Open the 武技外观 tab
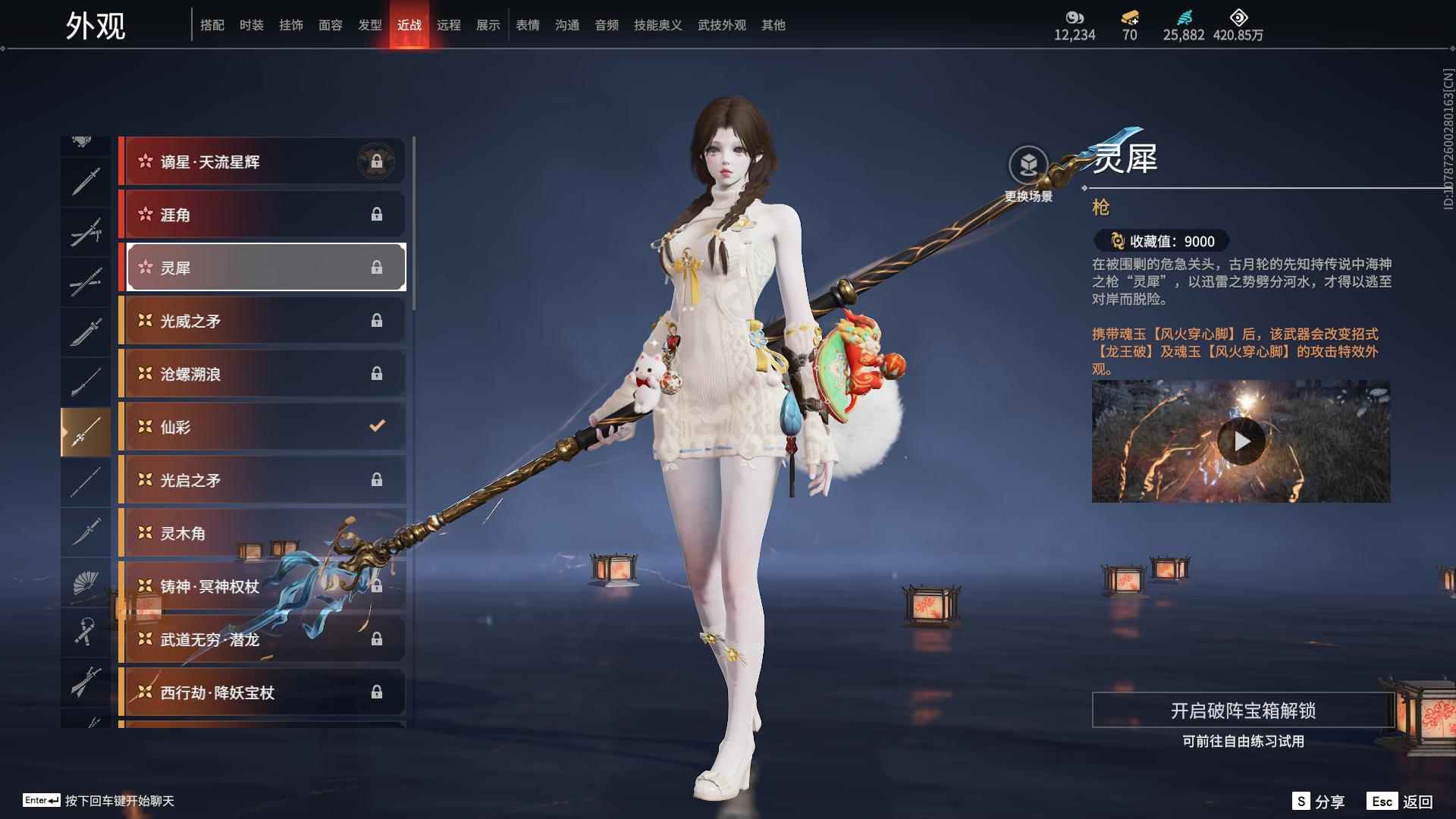This screenshot has width=1456, height=819. click(x=721, y=25)
